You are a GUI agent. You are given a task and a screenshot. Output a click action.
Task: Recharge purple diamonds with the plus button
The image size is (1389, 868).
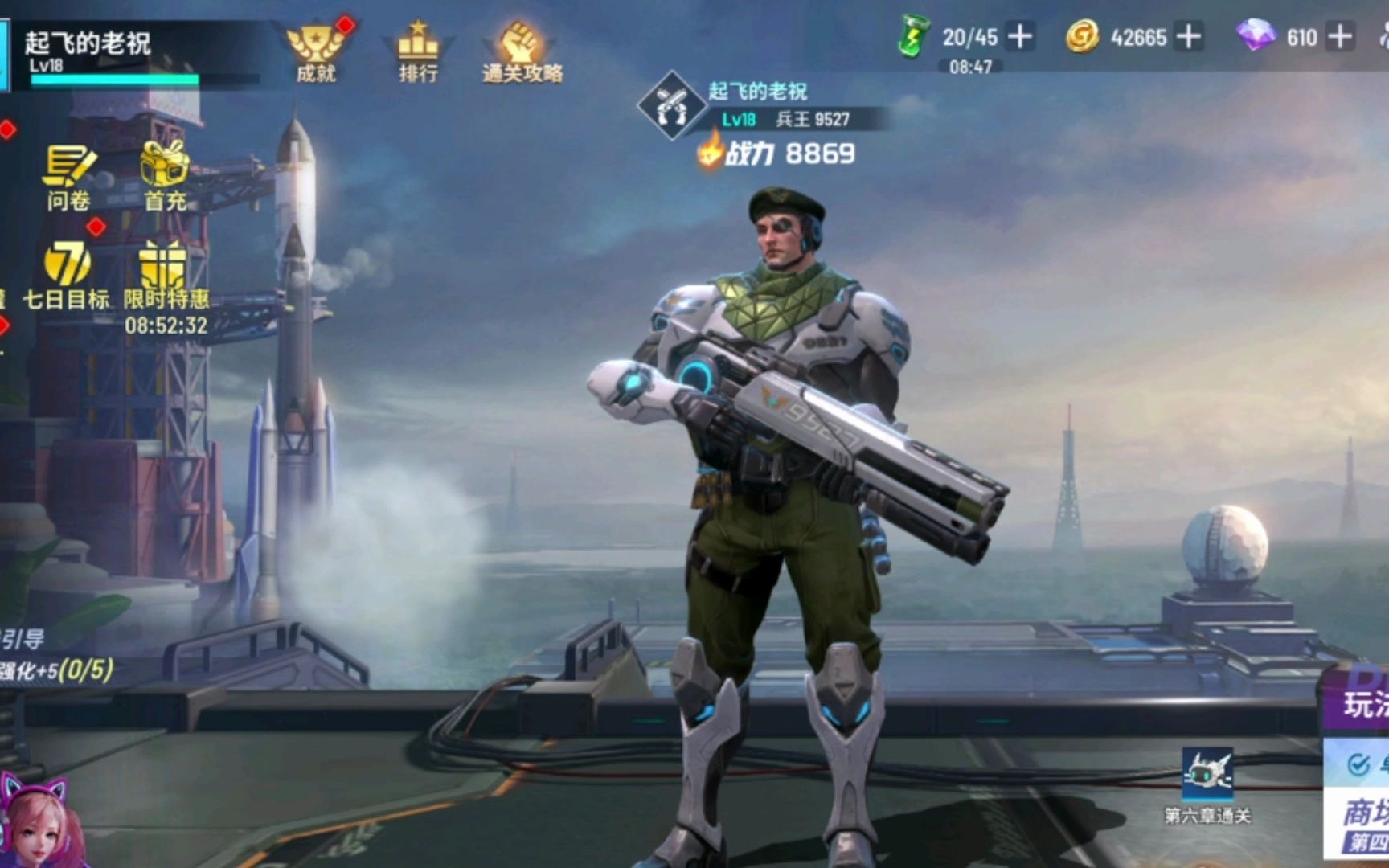[1339, 37]
